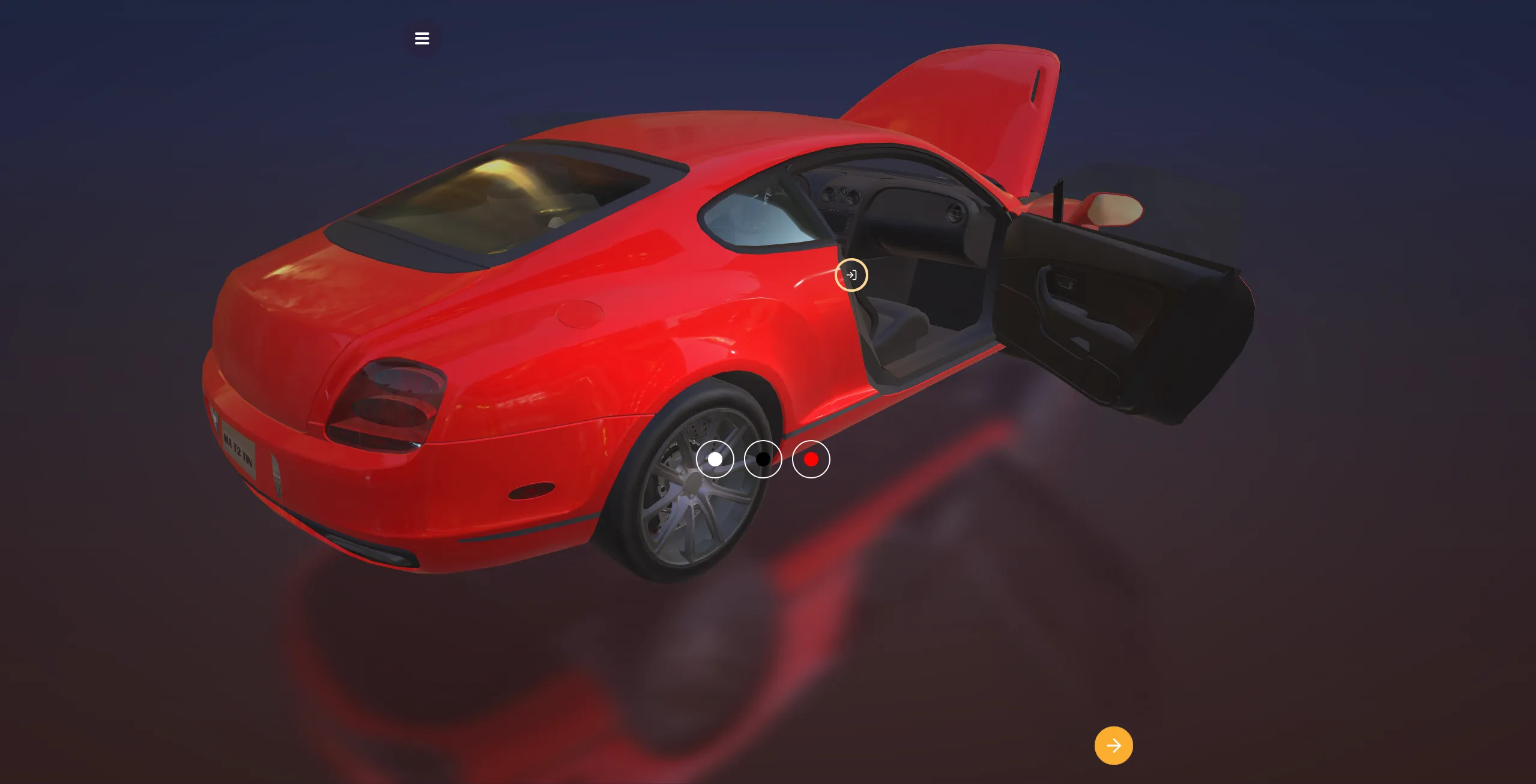Pick the red paint color swatch
Image resolution: width=1536 pixels, height=784 pixels.
pos(811,459)
